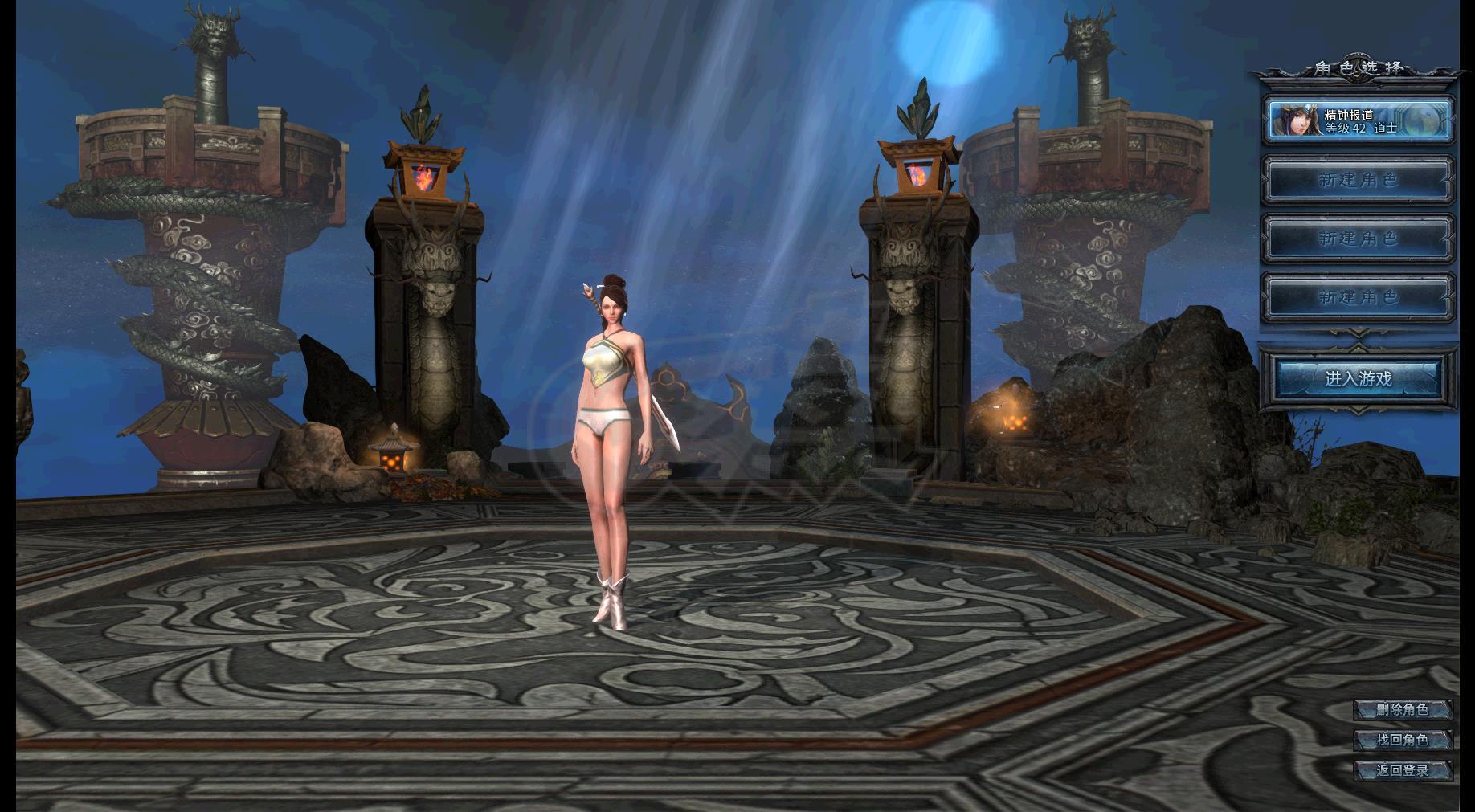Open 找回角色 to recover a character
This screenshot has width=1475, height=812.
pyautogui.click(x=1402, y=740)
